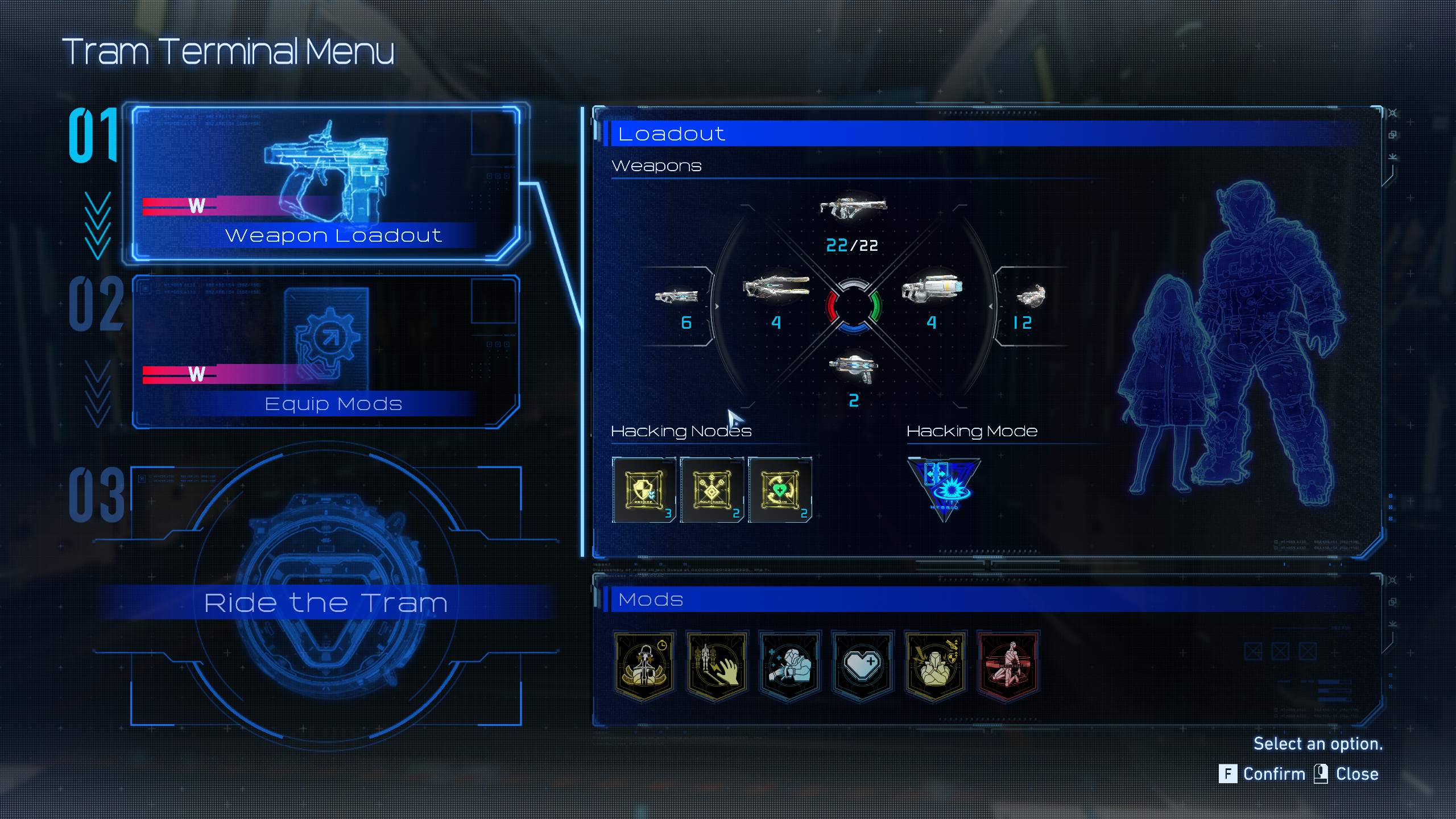Select the Multi-Hack hacking node
This screenshot has height=819, width=1456.
point(713,489)
